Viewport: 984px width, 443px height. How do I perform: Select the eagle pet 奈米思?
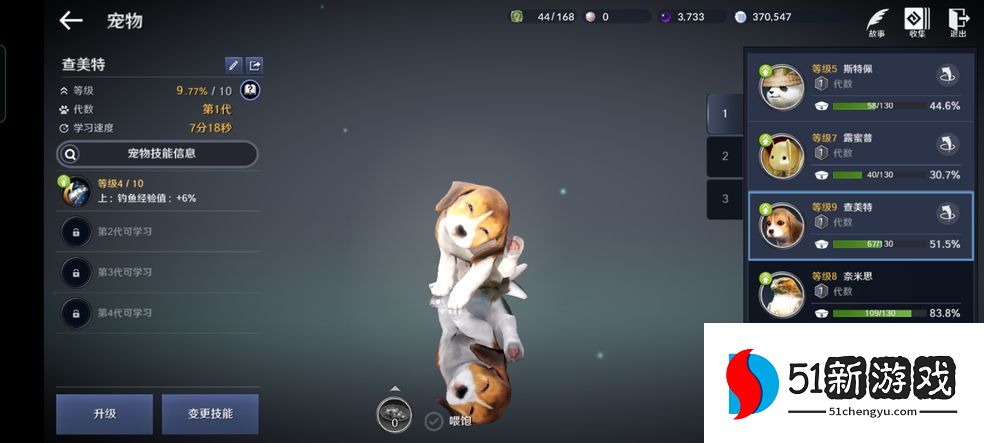pyautogui.click(x=782, y=293)
